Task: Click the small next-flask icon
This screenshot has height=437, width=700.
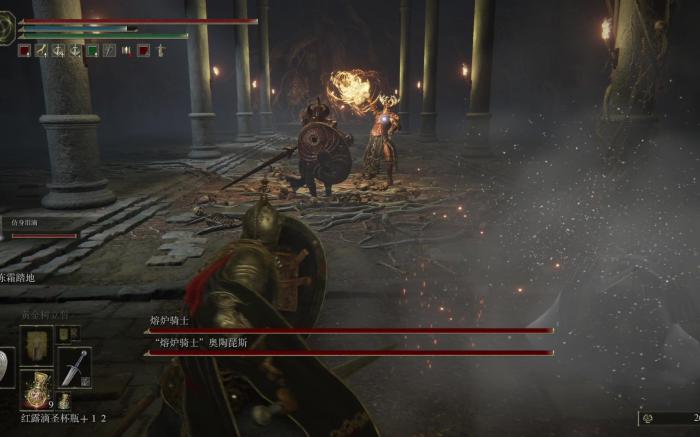Action: pyautogui.click(x=64, y=402)
